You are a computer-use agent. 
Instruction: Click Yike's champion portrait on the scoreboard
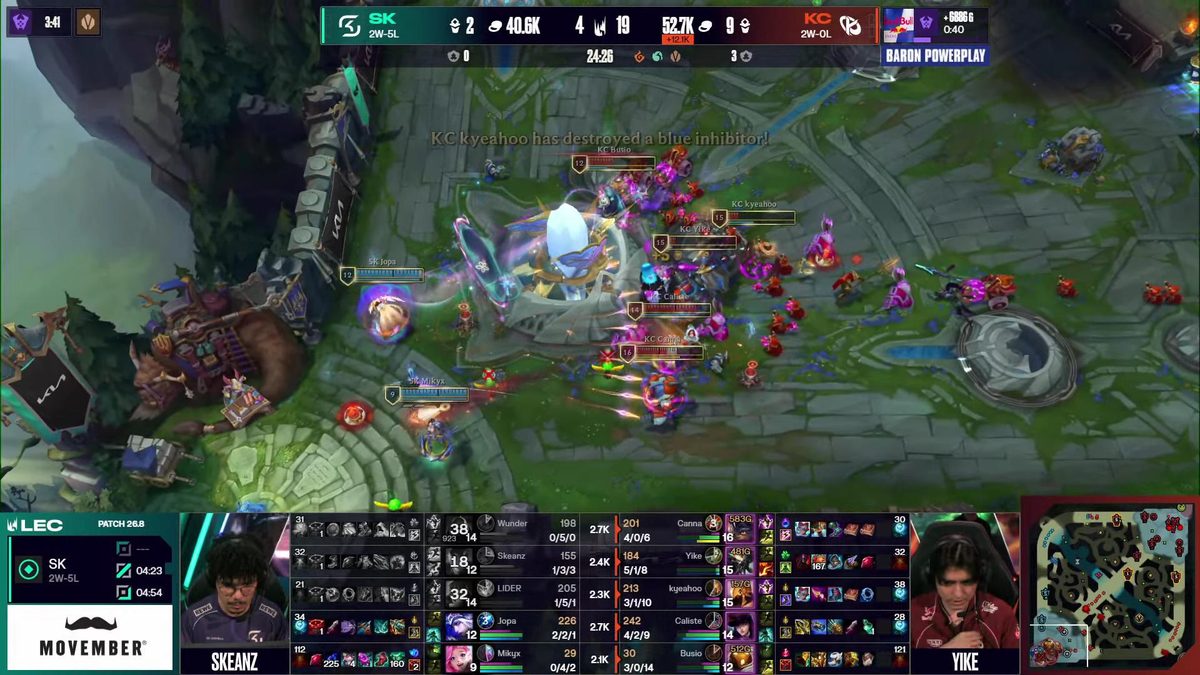click(741, 562)
